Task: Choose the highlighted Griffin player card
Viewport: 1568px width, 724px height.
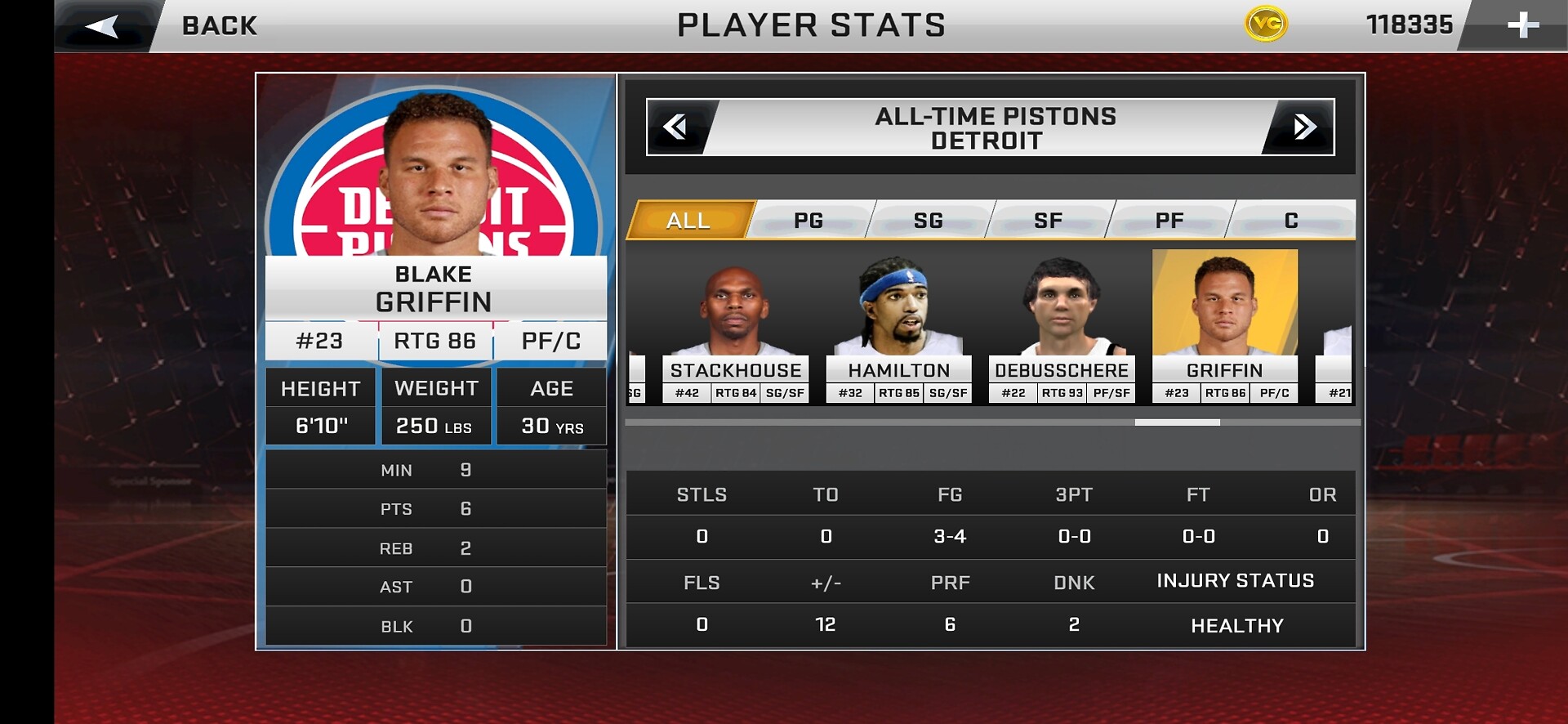Action: pos(1224,327)
